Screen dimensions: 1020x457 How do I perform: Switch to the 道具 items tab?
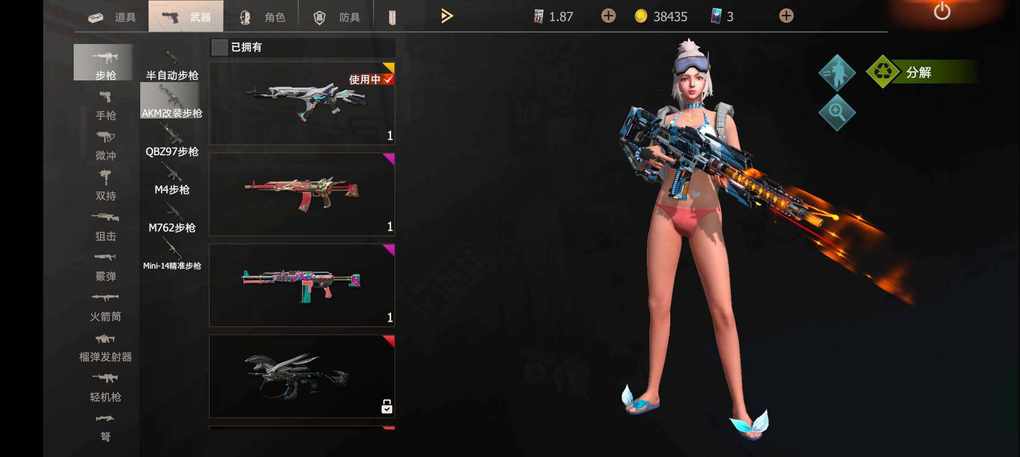click(110, 16)
